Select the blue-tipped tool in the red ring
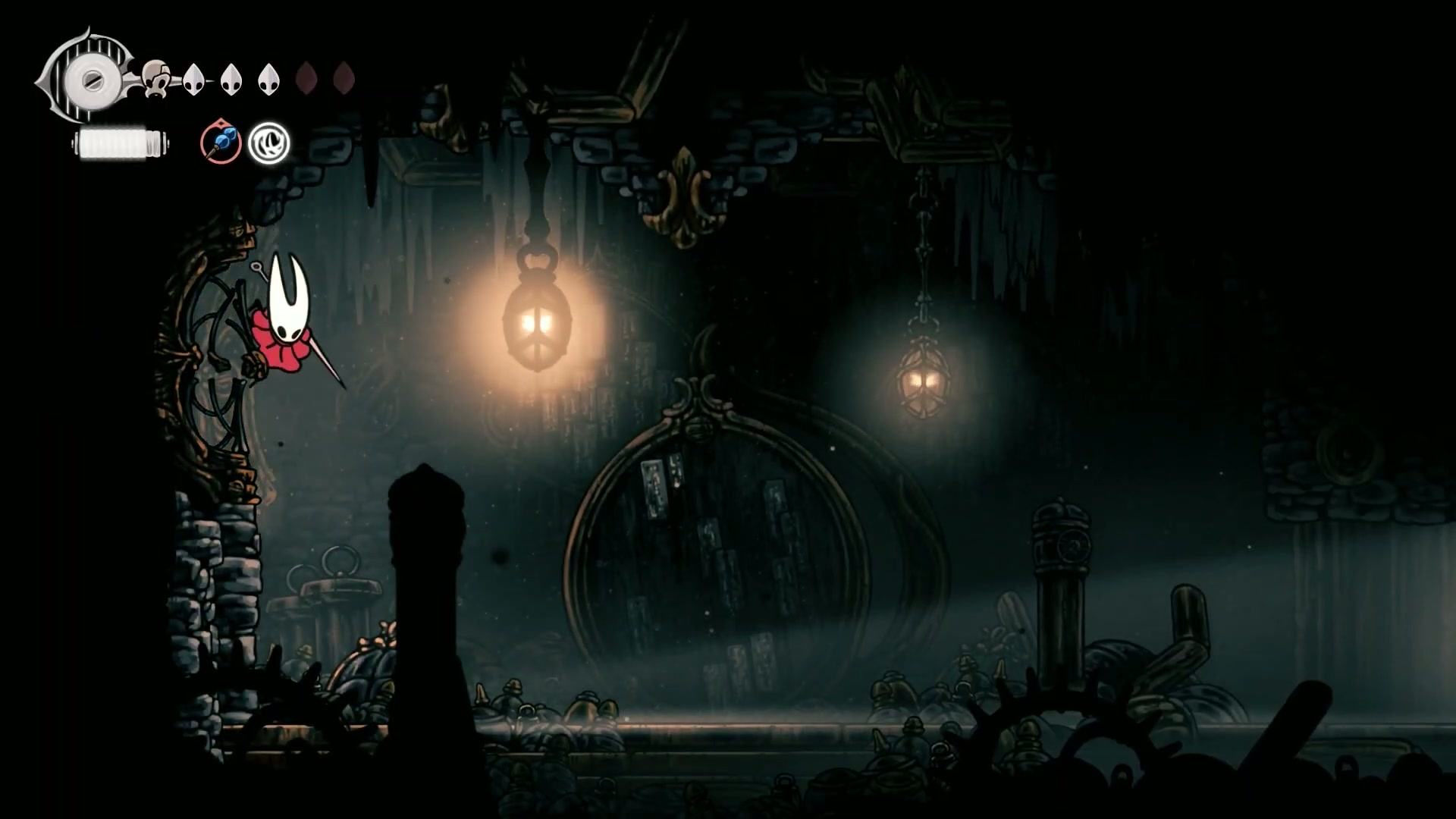Image resolution: width=1456 pixels, height=819 pixels. (x=221, y=143)
